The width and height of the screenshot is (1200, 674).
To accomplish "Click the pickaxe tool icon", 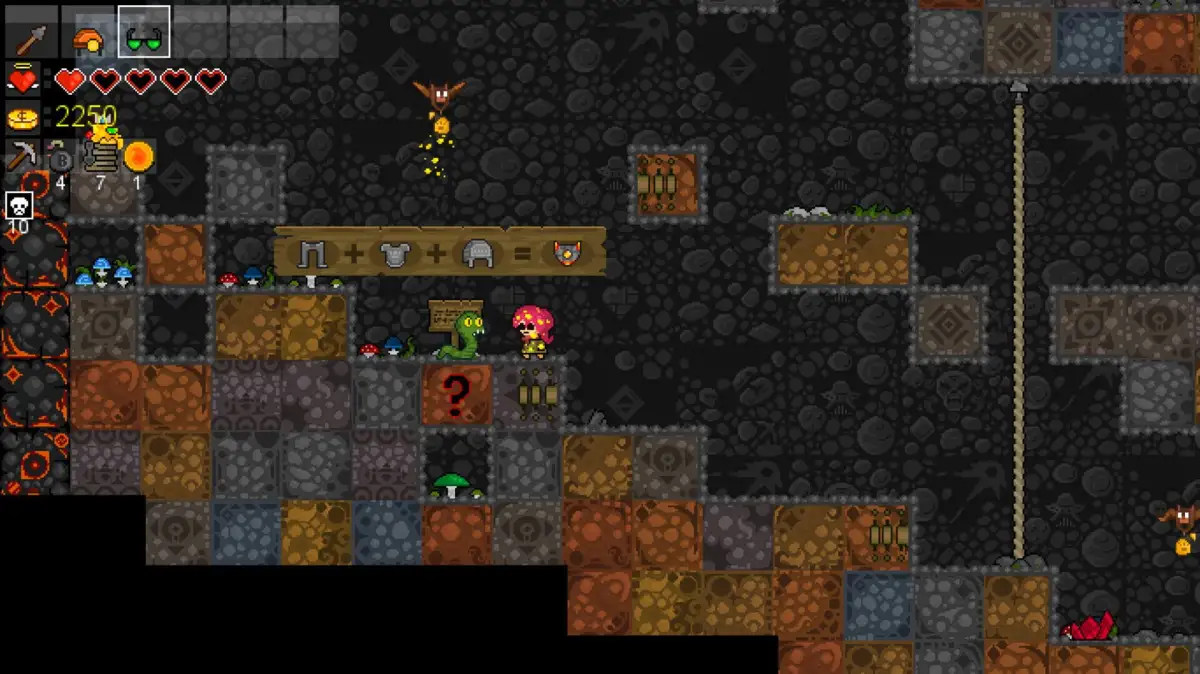I will pos(23,156).
